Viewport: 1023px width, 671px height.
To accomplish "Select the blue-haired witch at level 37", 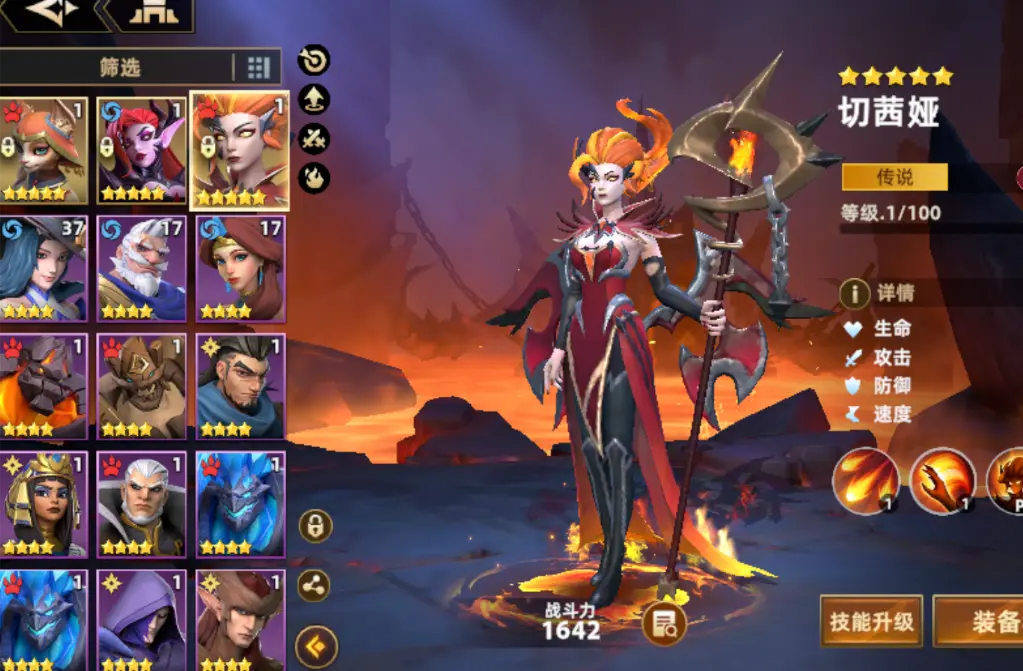I will (x=42, y=268).
